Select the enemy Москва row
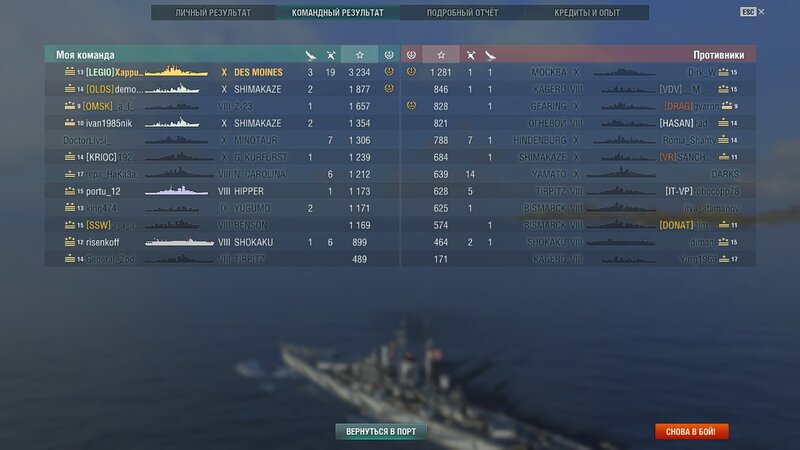This screenshot has height=450, width=800. click(580, 72)
